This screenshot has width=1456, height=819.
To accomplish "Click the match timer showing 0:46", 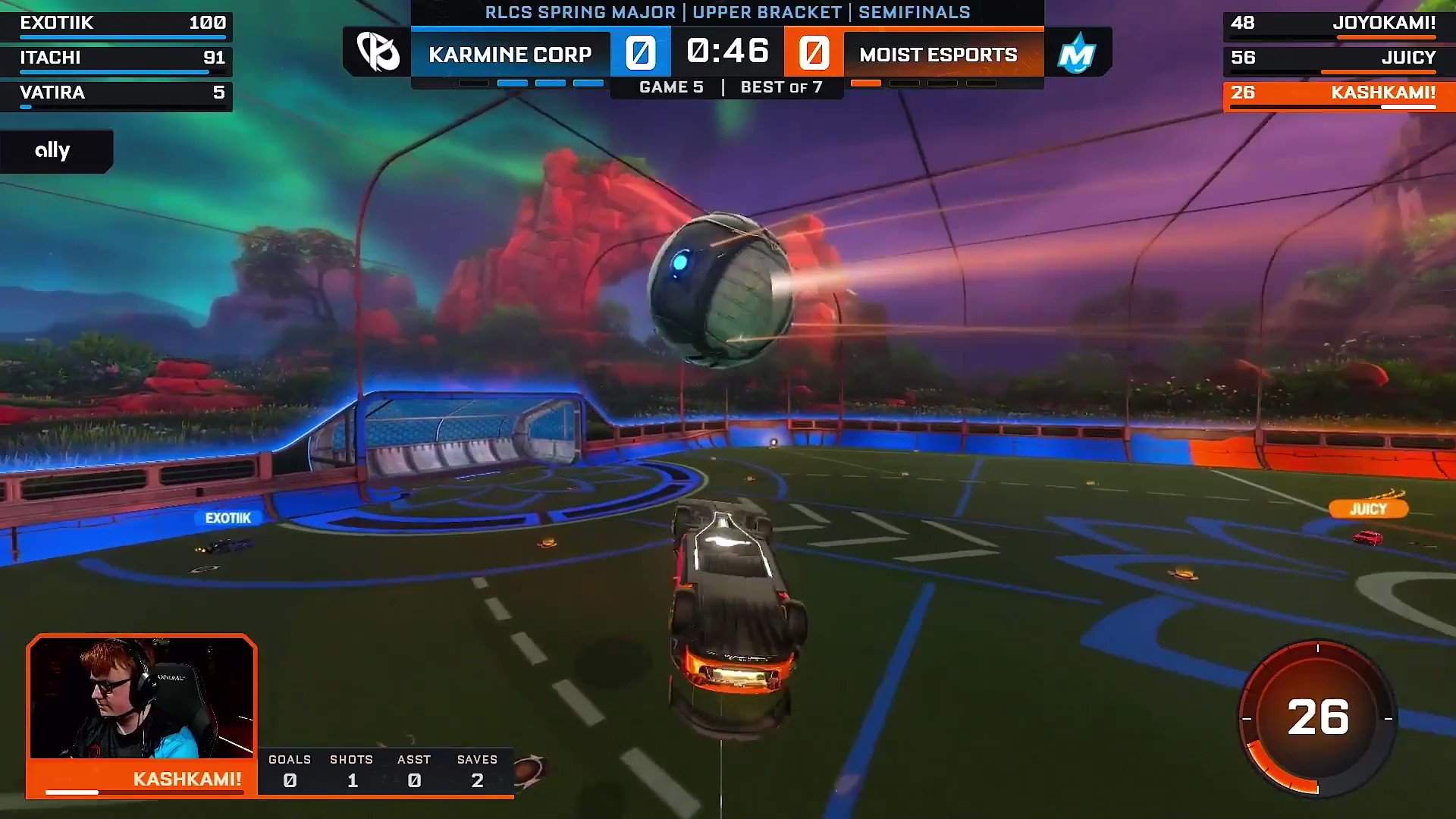I will (x=727, y=51).
